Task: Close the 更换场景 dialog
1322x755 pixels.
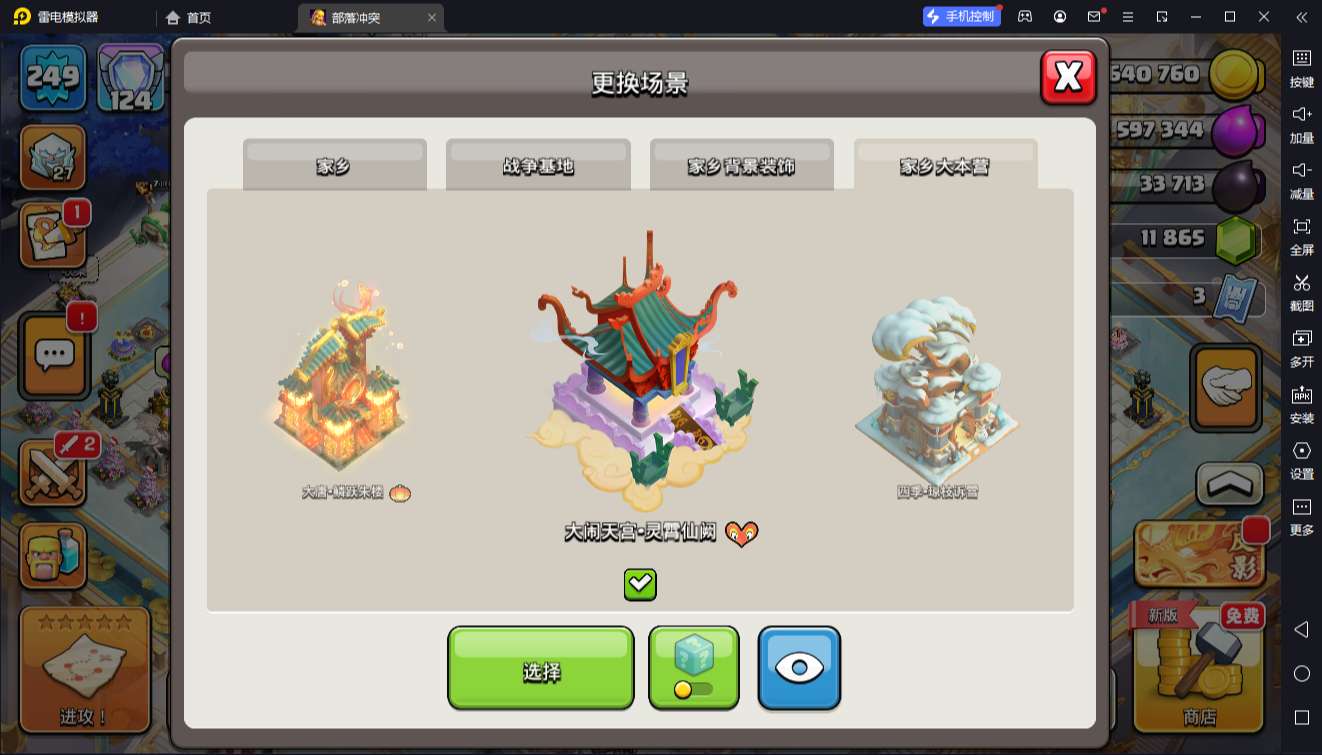Action: click(x=1068, y=77)
